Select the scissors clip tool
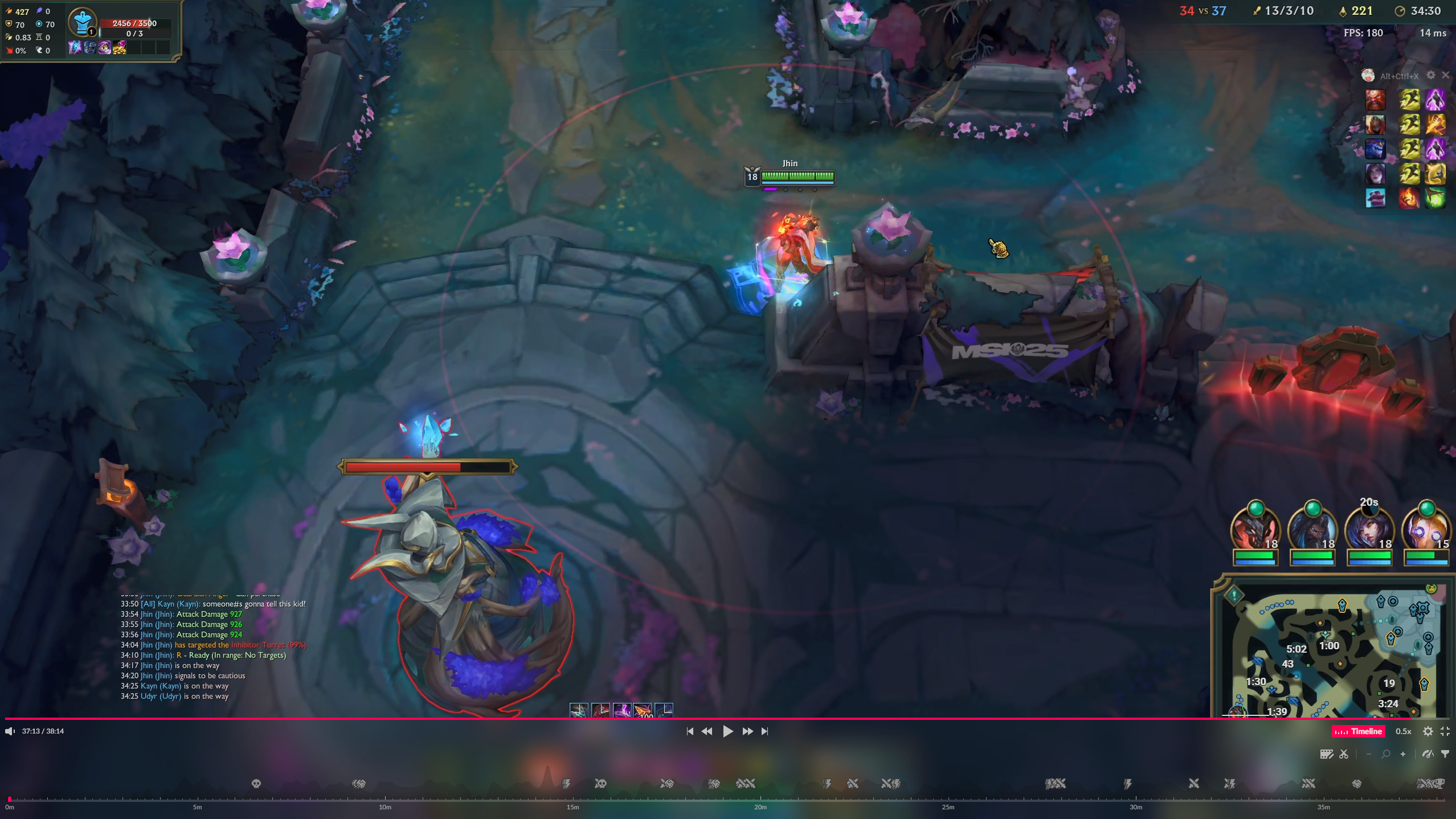Image resolution: width=1456 pixels, height=819 pixels. tap(1344, 754)
